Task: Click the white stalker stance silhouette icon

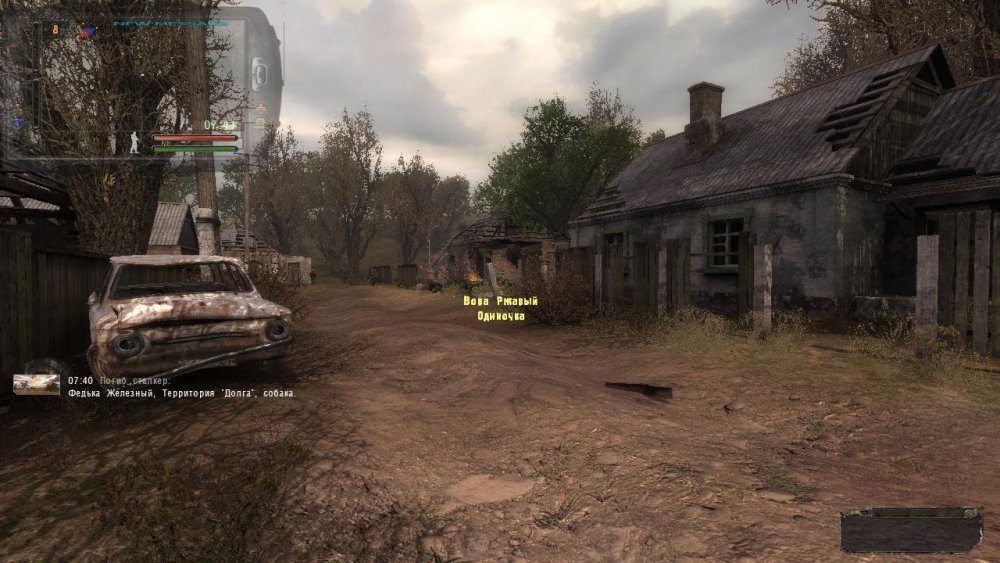Action: 134,142
